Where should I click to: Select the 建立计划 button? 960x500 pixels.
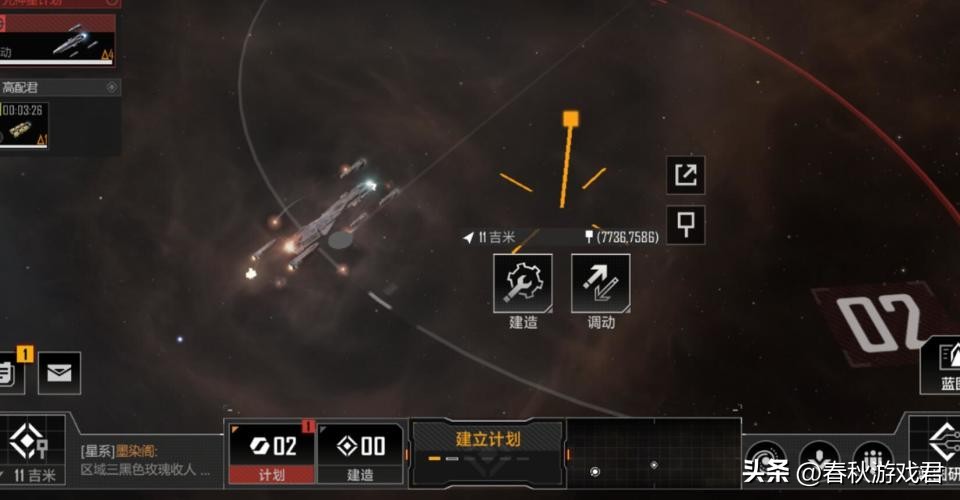[487, 442]
